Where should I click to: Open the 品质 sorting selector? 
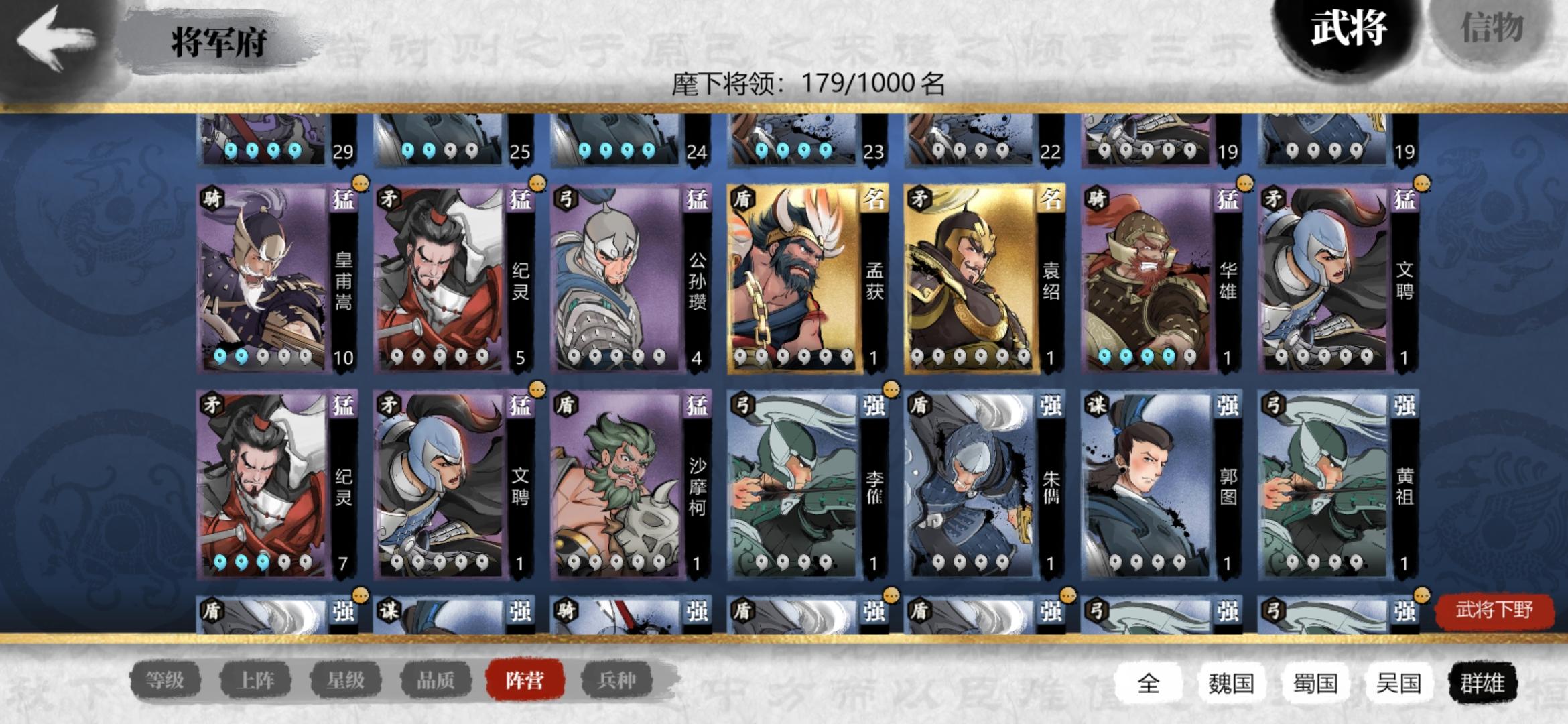[x=435, y=679]
